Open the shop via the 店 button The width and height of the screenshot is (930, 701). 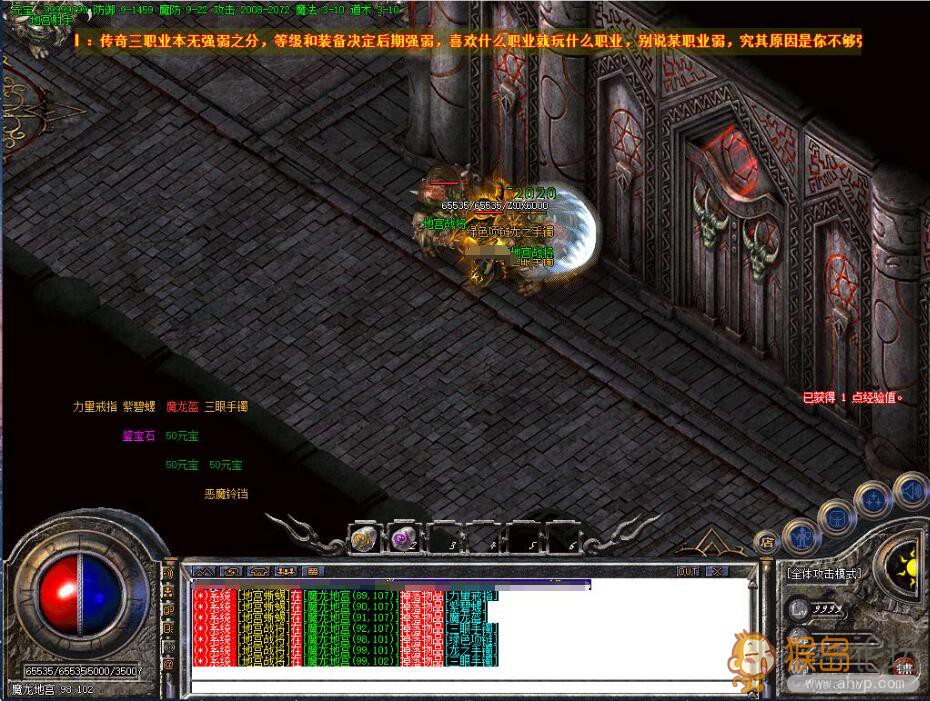(767, 543)
